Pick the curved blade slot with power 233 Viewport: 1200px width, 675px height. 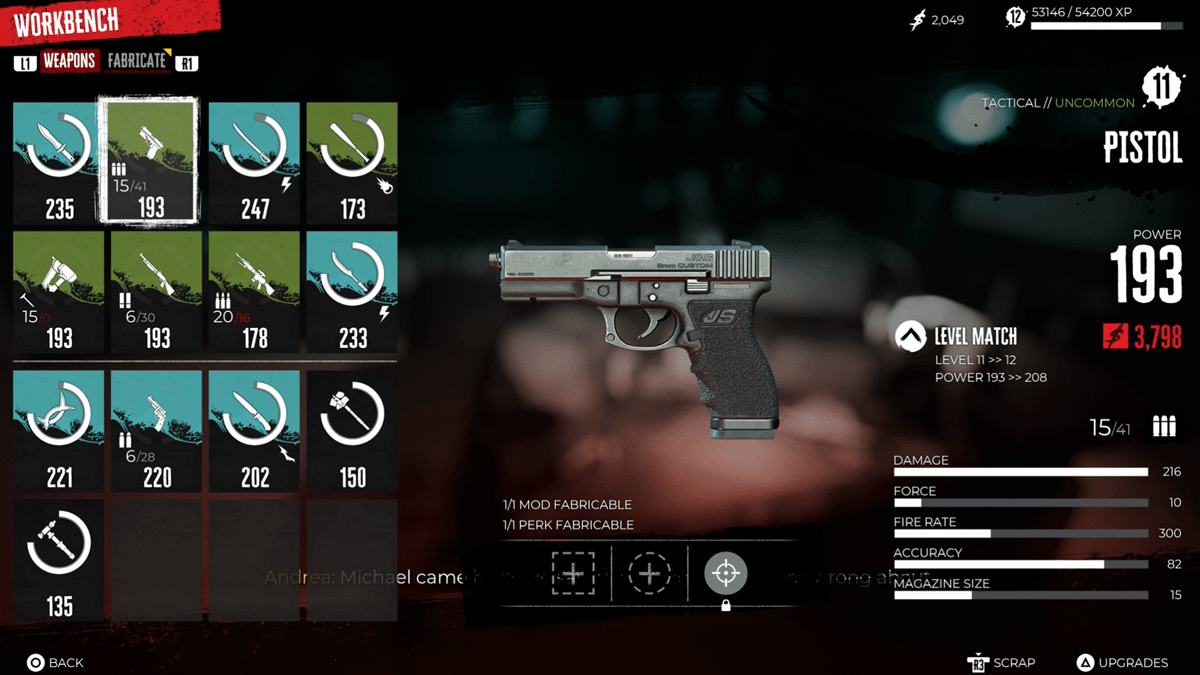[352, 292]
